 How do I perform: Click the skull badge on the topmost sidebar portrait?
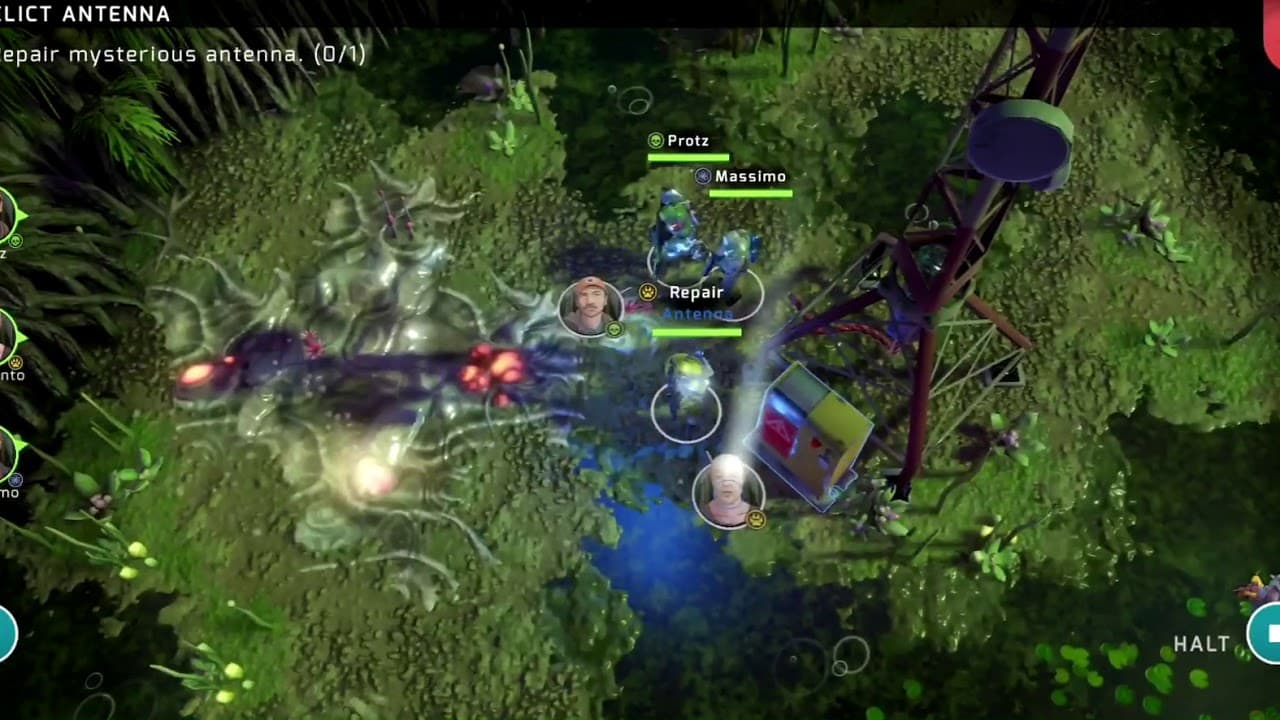pyautogui.click(x=16, y=240)
